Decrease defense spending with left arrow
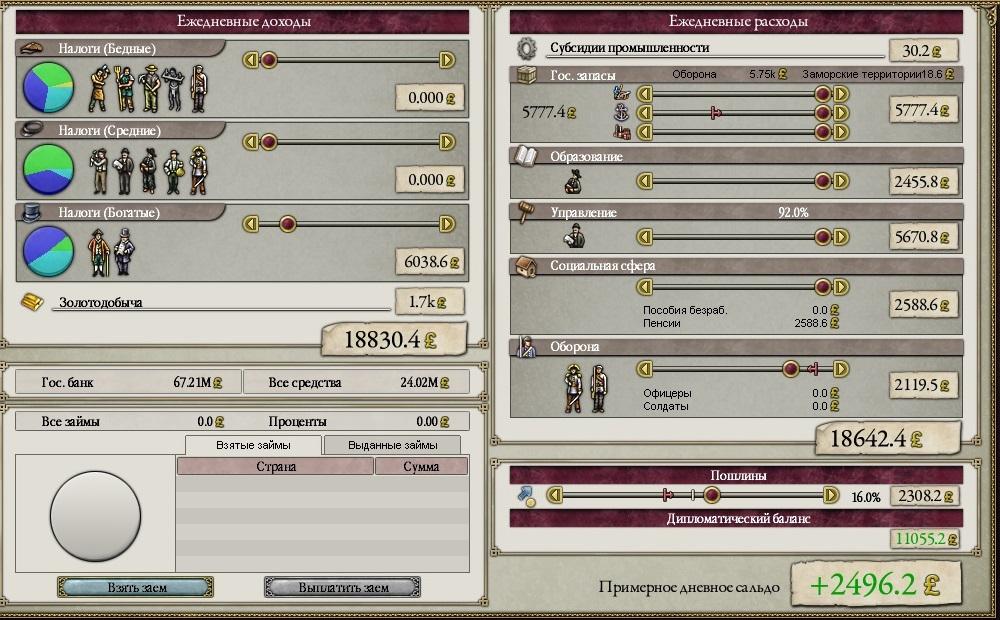The width and height of the screenshot is (1000, 620). (645, 369)
